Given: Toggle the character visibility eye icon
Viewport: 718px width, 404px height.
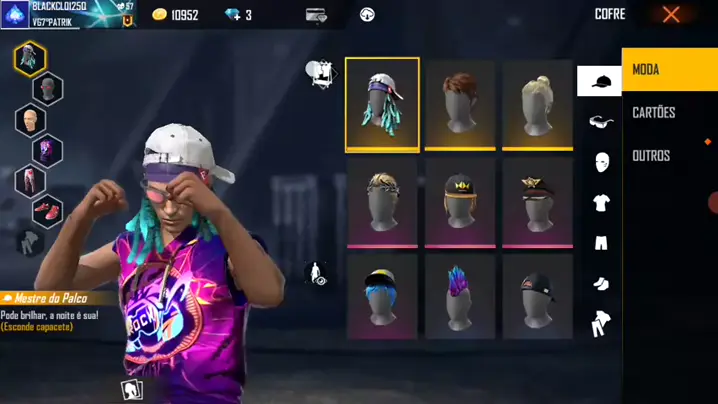Looking at the screenshot, I should (x=317, y=274).
